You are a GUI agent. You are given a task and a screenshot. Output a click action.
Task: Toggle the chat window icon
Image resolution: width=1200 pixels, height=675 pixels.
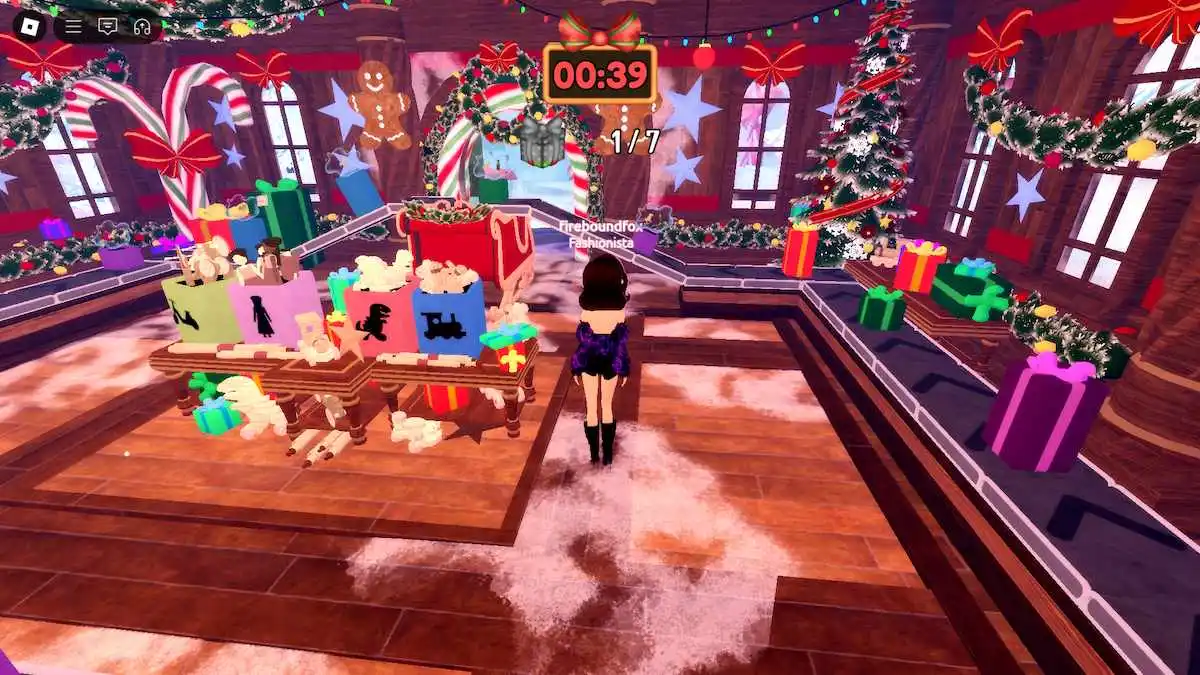[107, 27]
